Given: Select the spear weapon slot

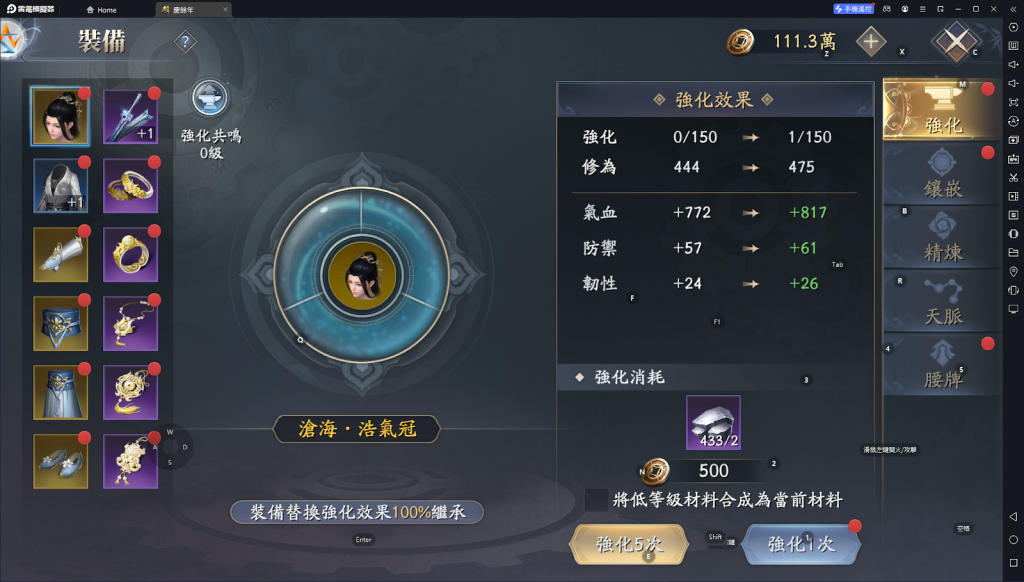Looking at the screenshot, I should tap(131, 116).
